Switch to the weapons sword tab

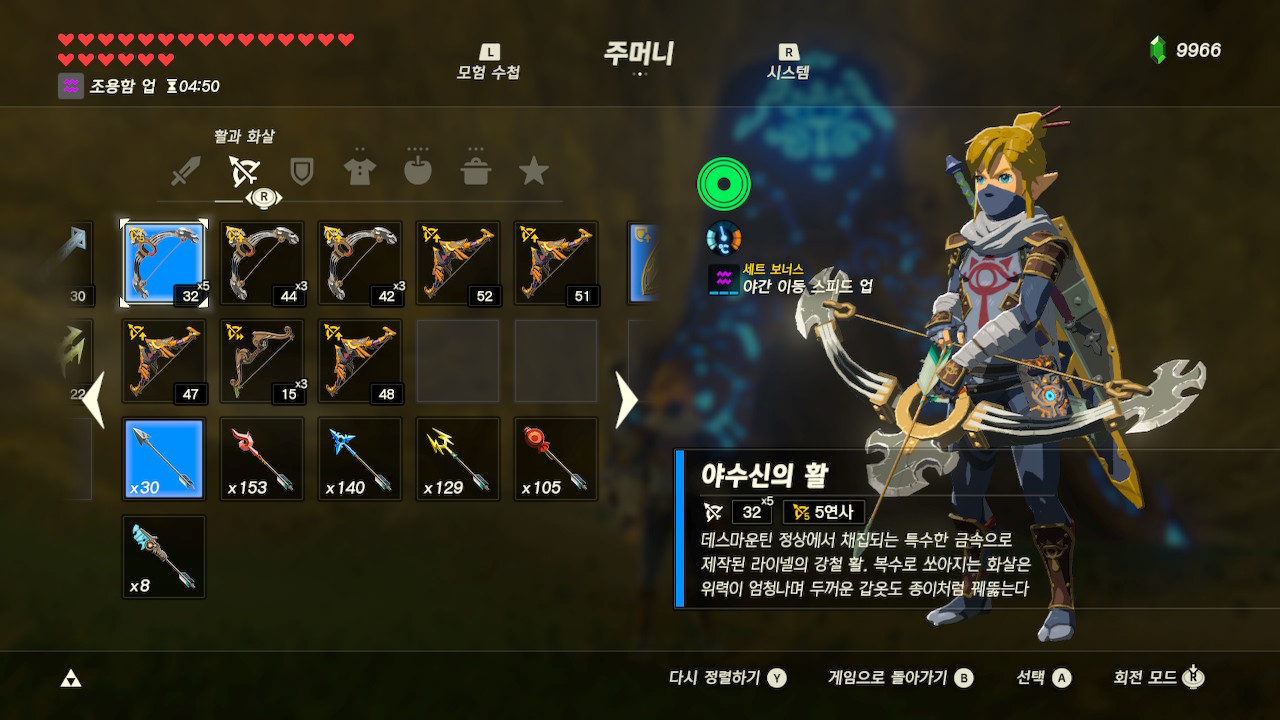[186, 171]
